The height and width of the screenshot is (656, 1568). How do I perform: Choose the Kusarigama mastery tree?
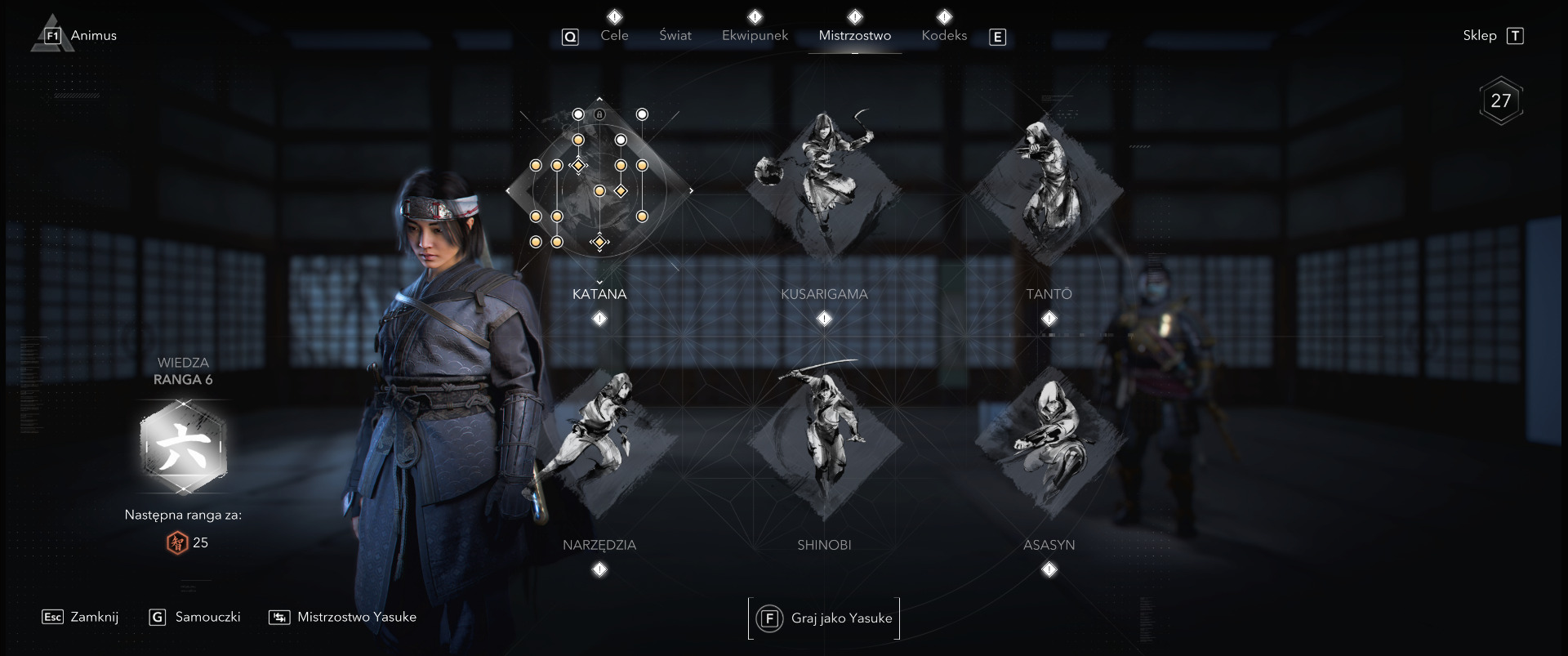pos(824,188)
